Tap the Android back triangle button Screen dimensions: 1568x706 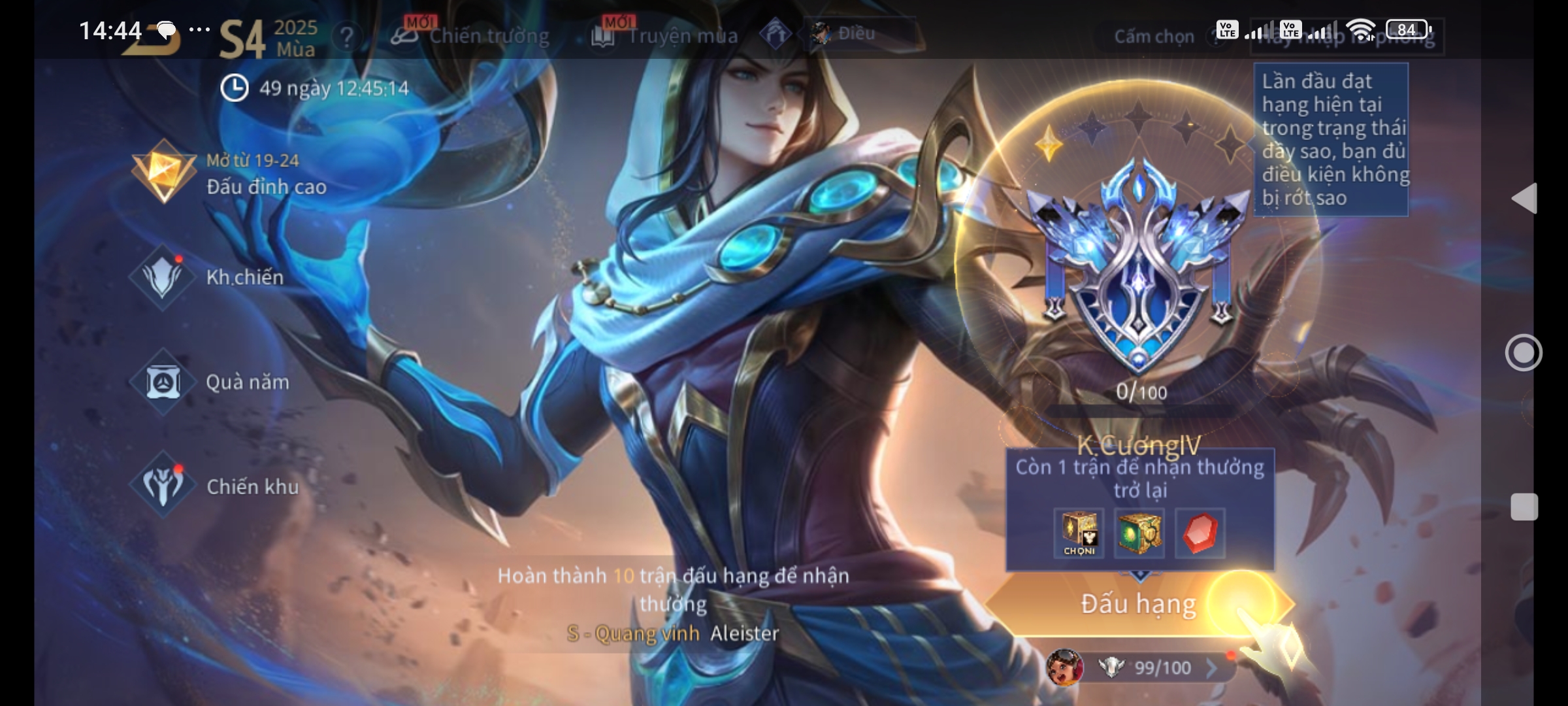pos(1524,198)
